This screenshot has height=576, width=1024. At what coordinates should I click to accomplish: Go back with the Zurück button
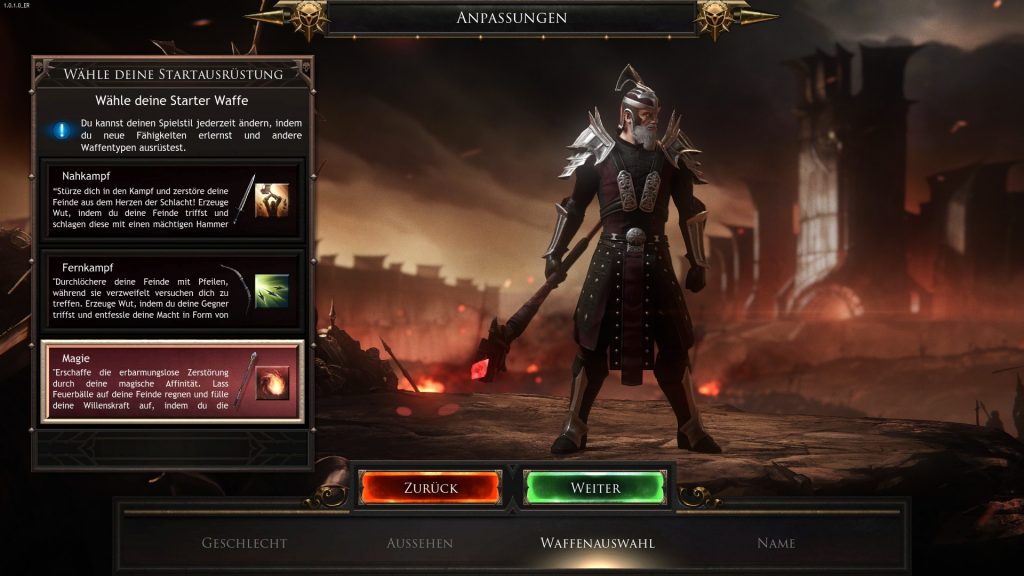pos(431,488)
